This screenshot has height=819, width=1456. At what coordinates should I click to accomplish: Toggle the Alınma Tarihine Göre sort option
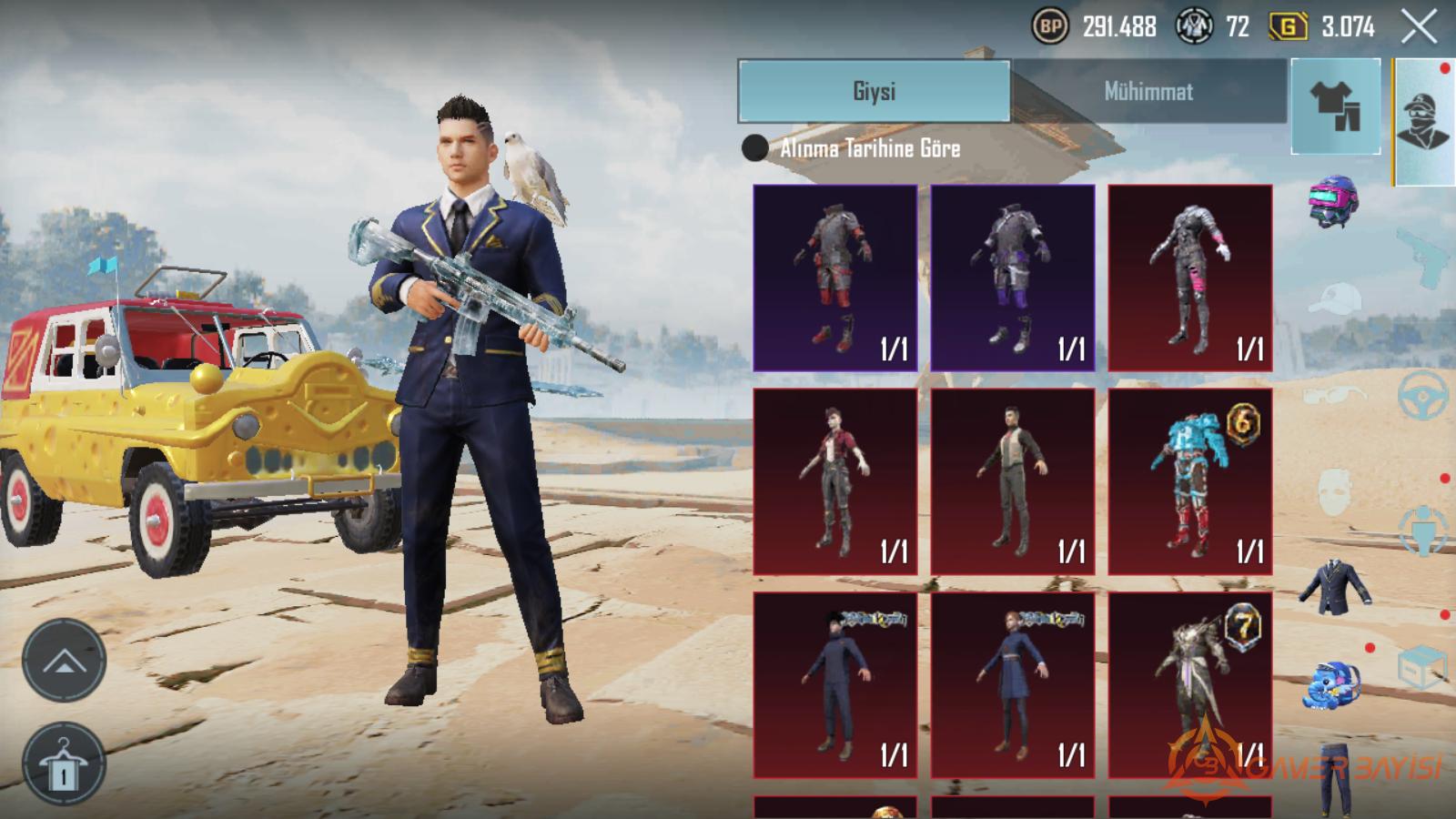pos(755,148)
